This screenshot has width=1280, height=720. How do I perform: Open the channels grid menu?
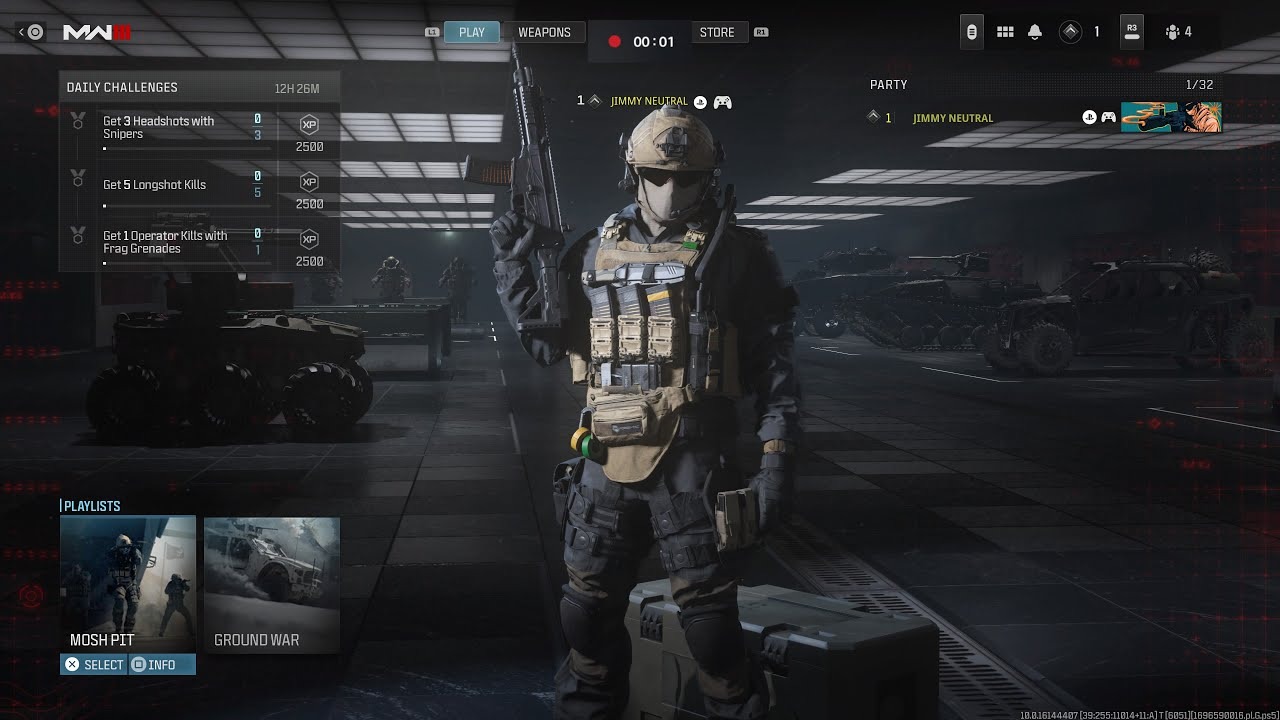(1005, 31)
